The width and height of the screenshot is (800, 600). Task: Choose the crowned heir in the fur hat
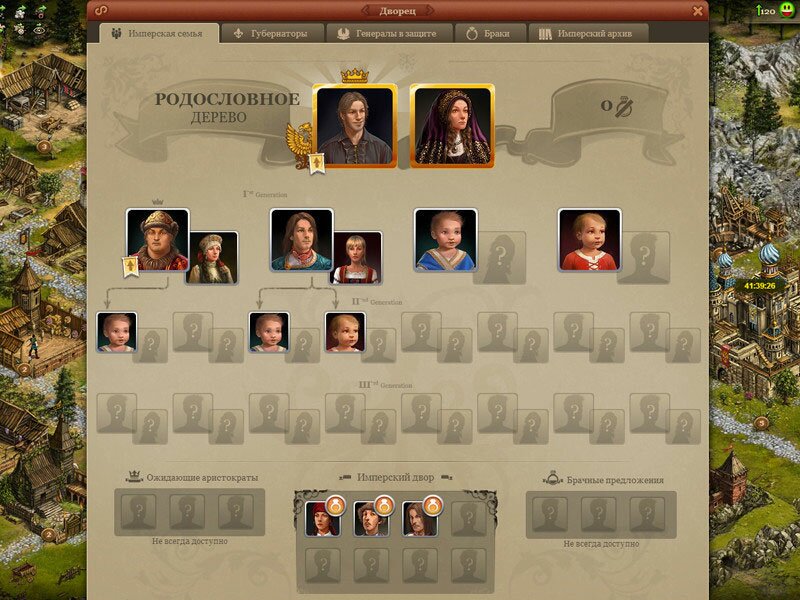click(x=158, y=239)
